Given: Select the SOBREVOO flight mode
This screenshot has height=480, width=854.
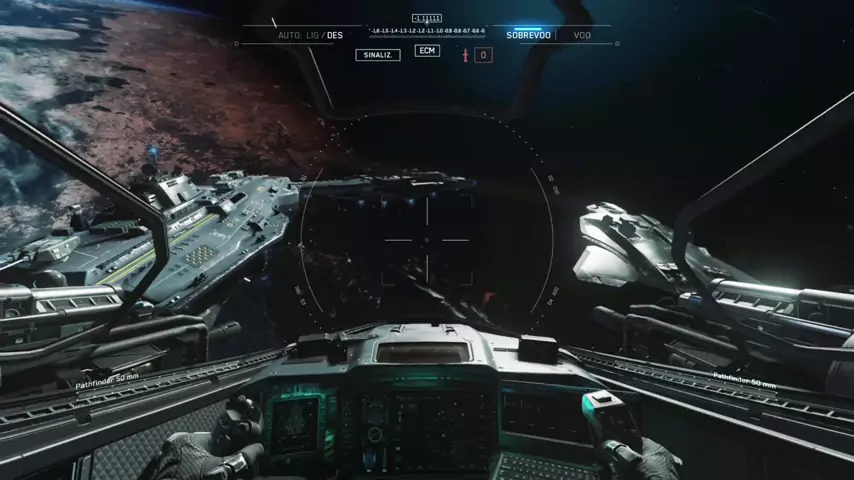Looking at the screenshot, I should click(528, 35).
